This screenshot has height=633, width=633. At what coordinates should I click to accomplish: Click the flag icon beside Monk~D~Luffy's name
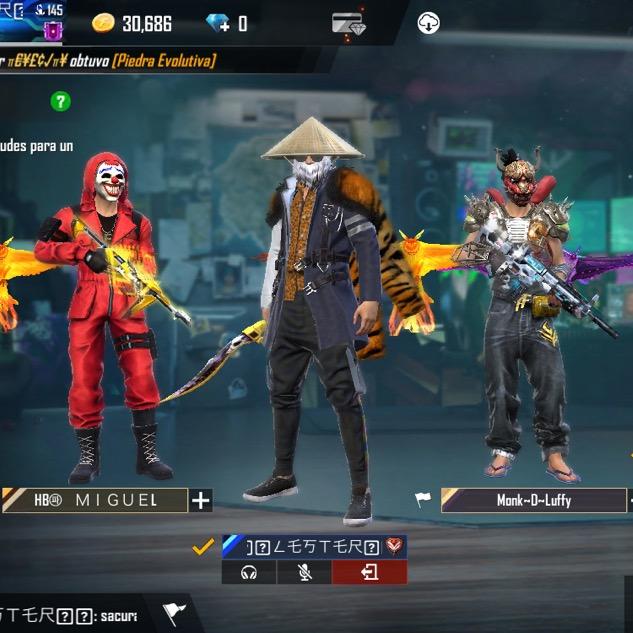(x=425, y=499)
